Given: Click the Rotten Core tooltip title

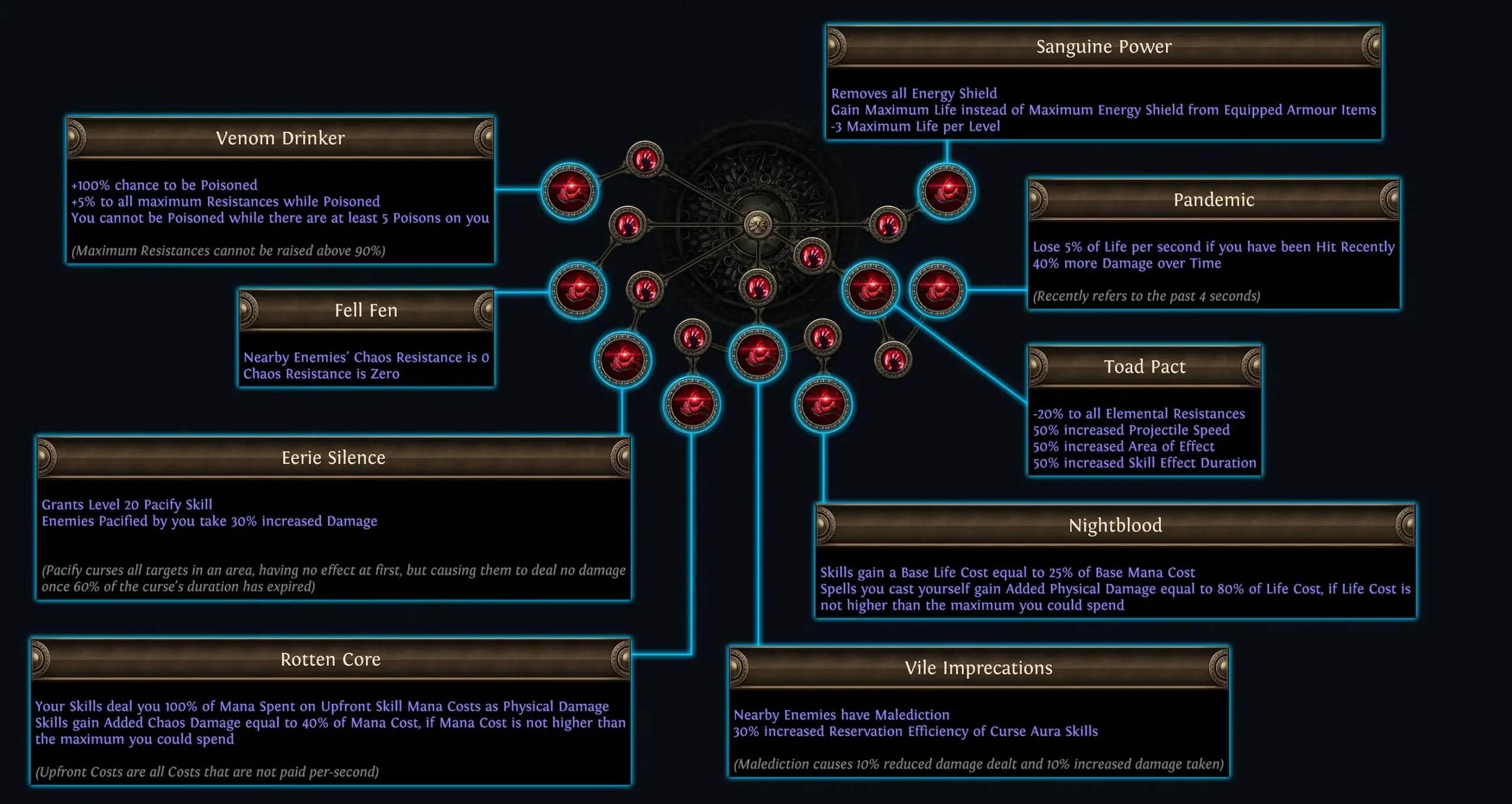Looking at the screenshot, I should pos(331,659).
